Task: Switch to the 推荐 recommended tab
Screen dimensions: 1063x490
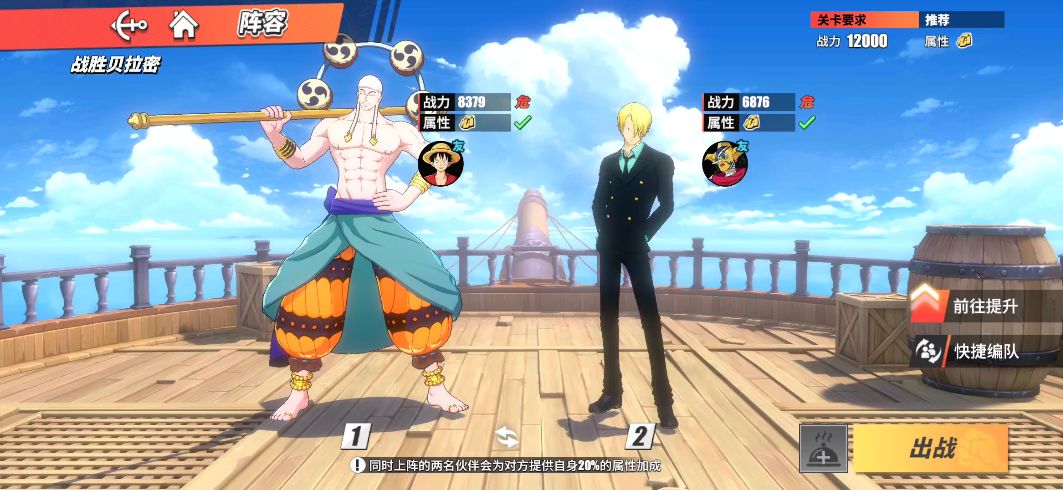Action: pyautogui.click(x=961, y=19)
